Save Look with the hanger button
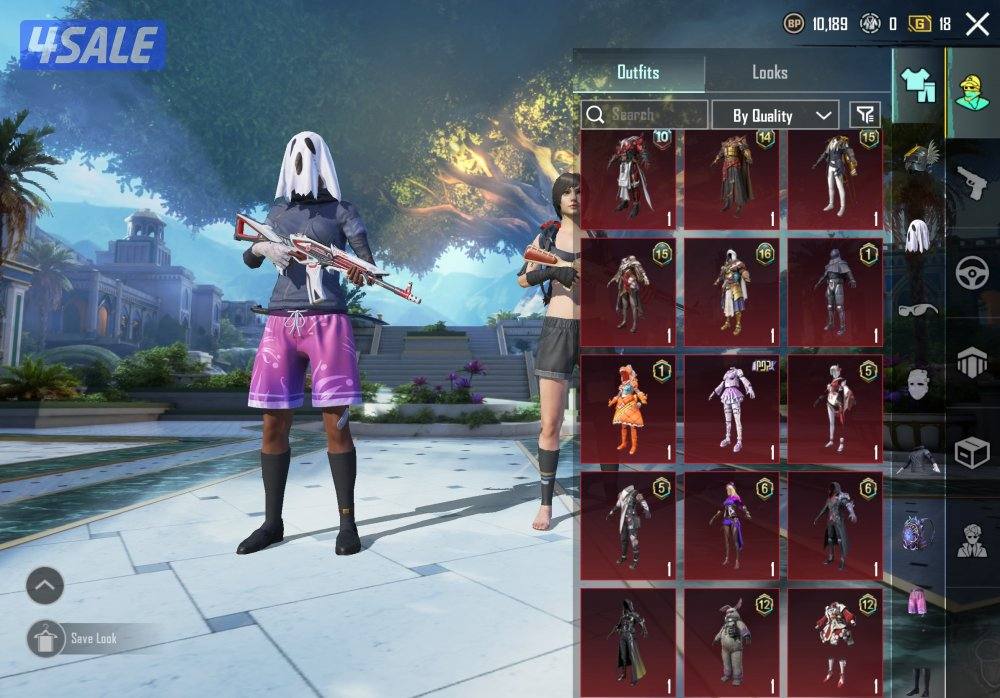Screen dimensions: 1000x698 tap(45, 638)
